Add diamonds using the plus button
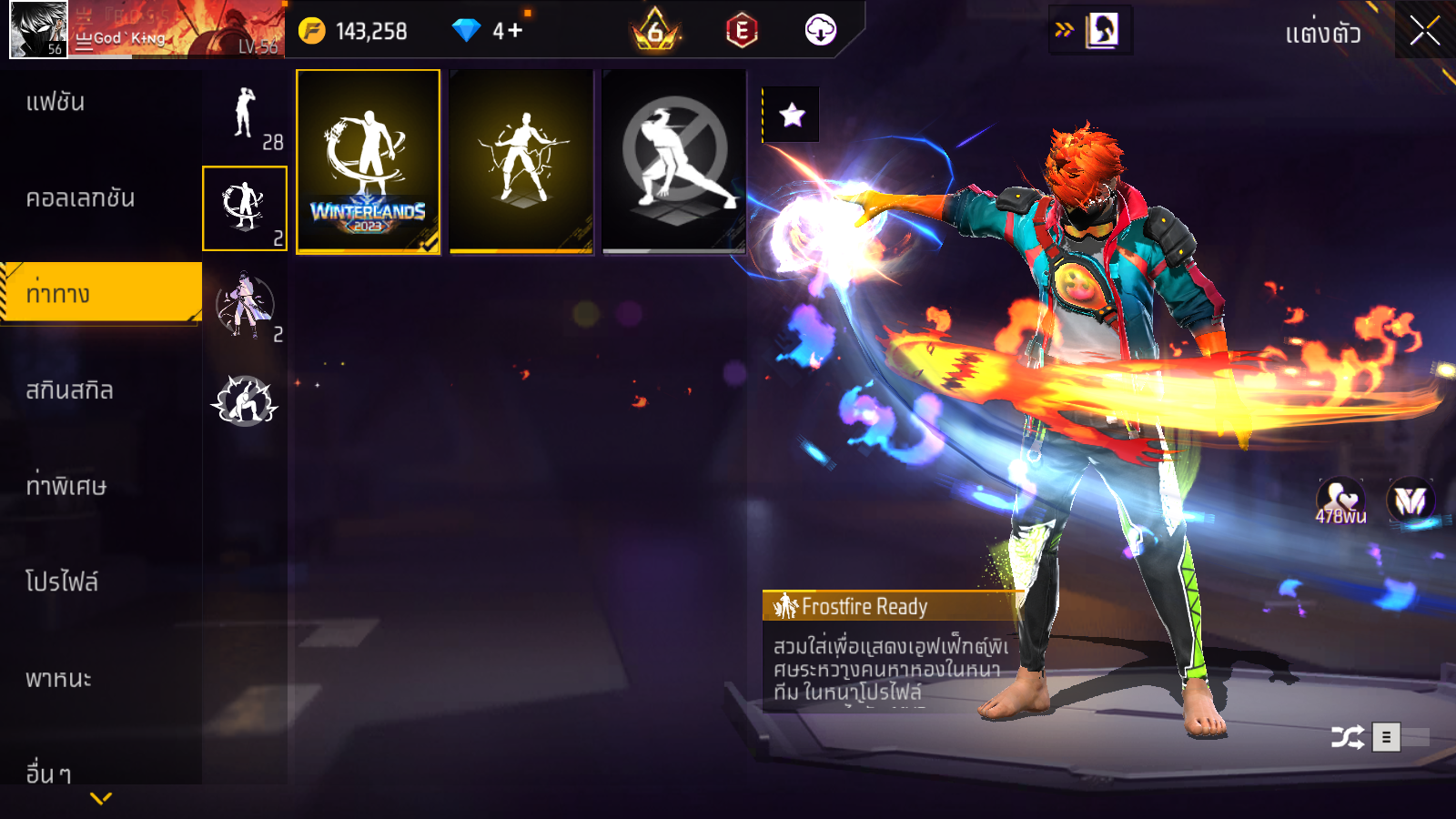Screen dimensions: 1456x819 515,31
